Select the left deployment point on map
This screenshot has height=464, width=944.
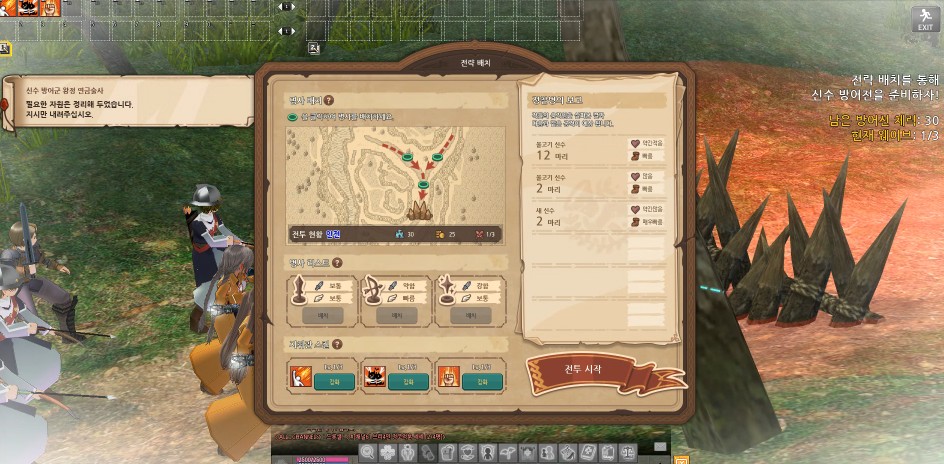click(x=407, y=157)
